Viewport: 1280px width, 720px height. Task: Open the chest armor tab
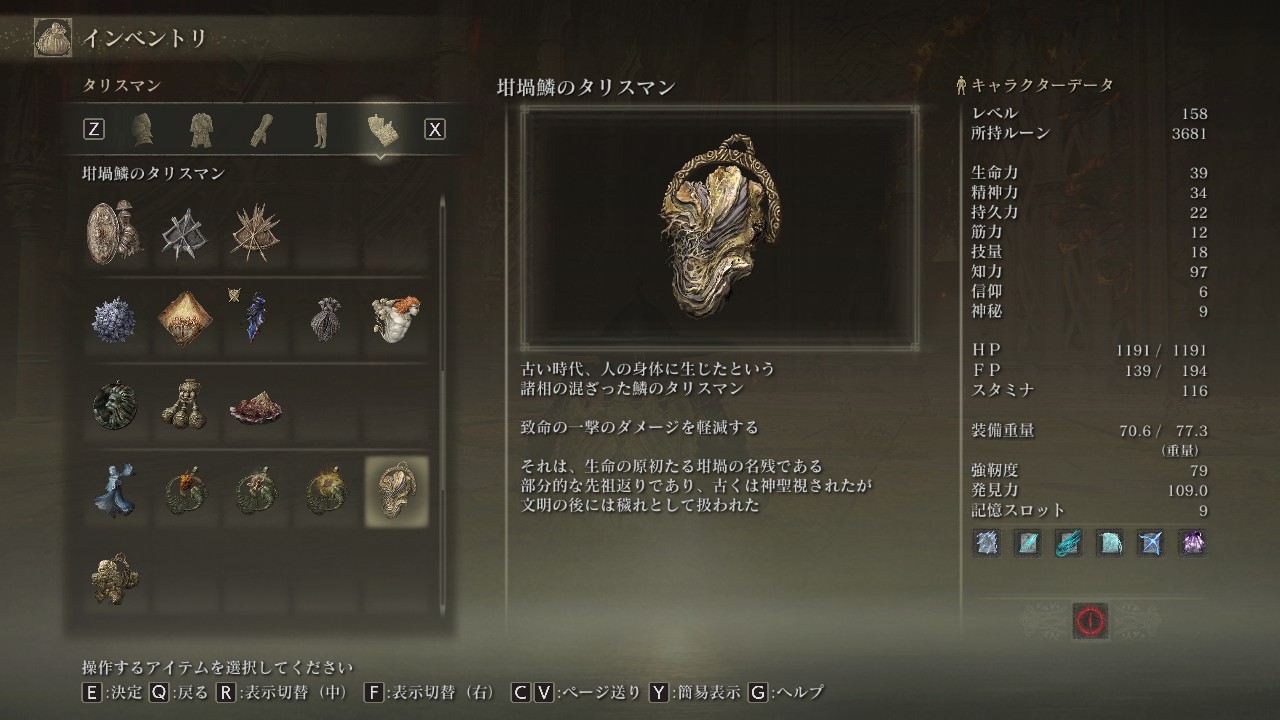point(203,129)
